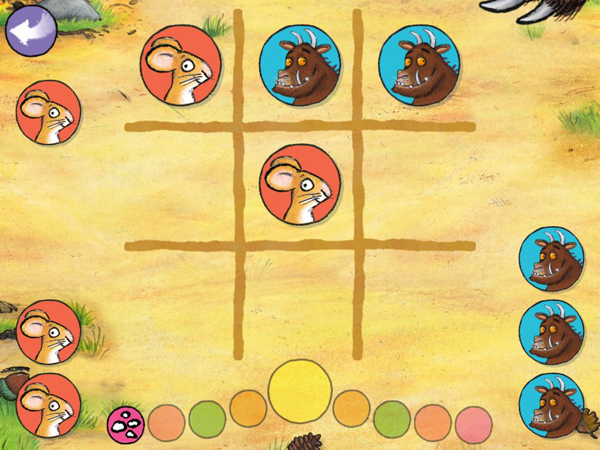
Task: Claim the board's empty middle-left square
Action: click(x=180, y=185)
